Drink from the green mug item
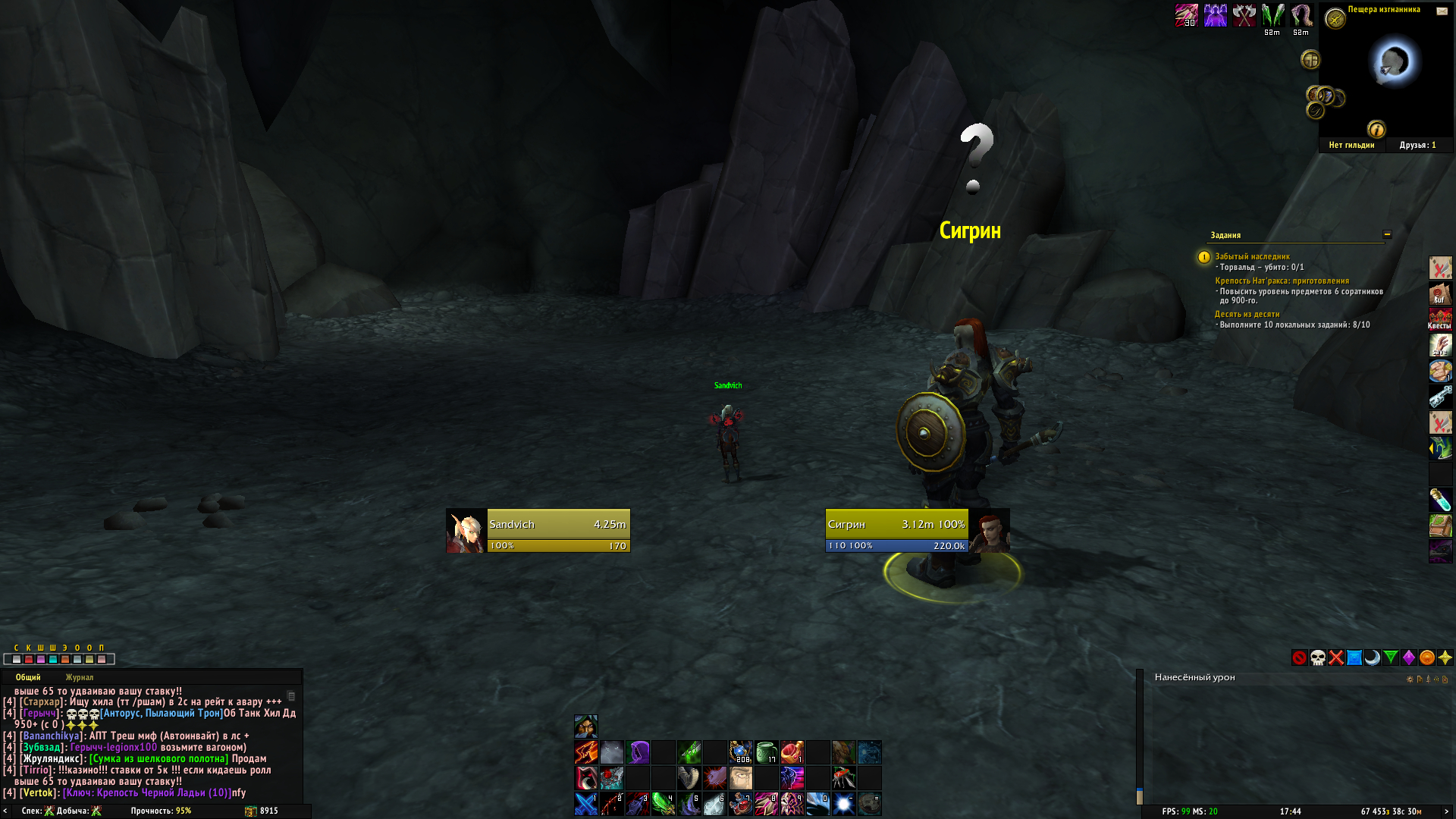This screenshot has width=1456, height=819. click(767, 752)
